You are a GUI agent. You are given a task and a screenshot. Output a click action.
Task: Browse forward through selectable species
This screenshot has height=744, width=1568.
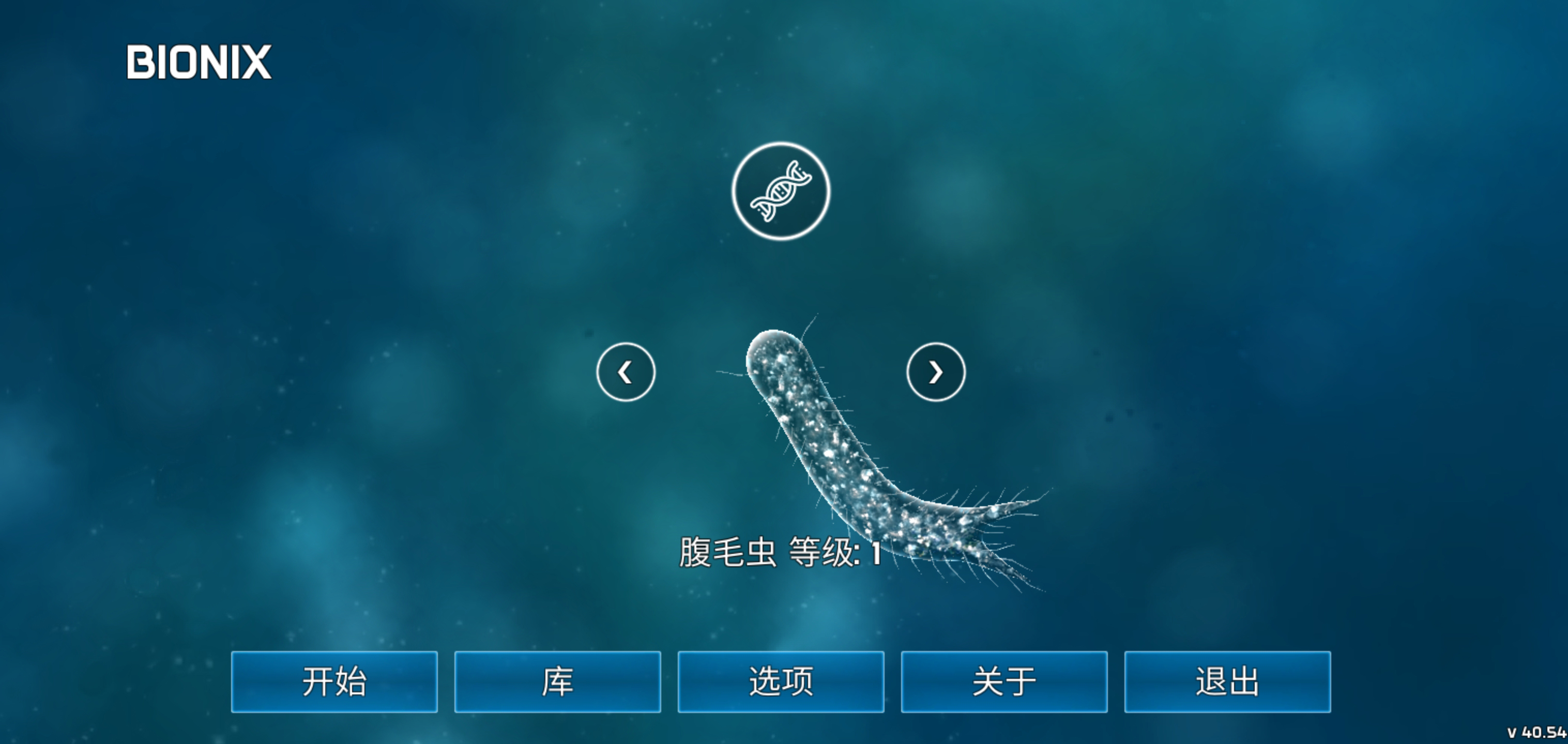[x=936, y=371]
